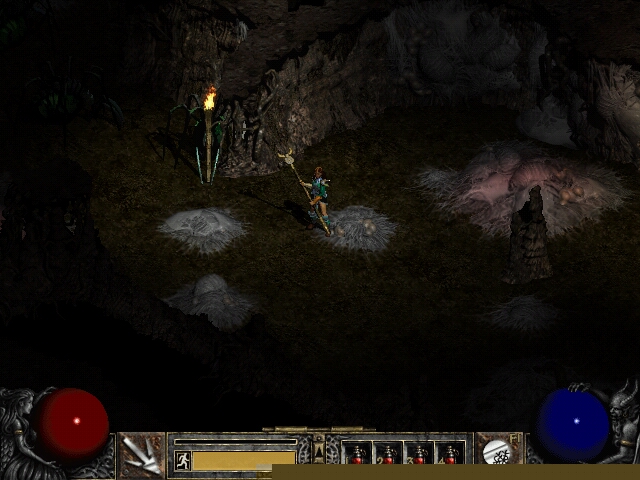Open the right-hand skill selection icon
640x480 pixels.
497,453
